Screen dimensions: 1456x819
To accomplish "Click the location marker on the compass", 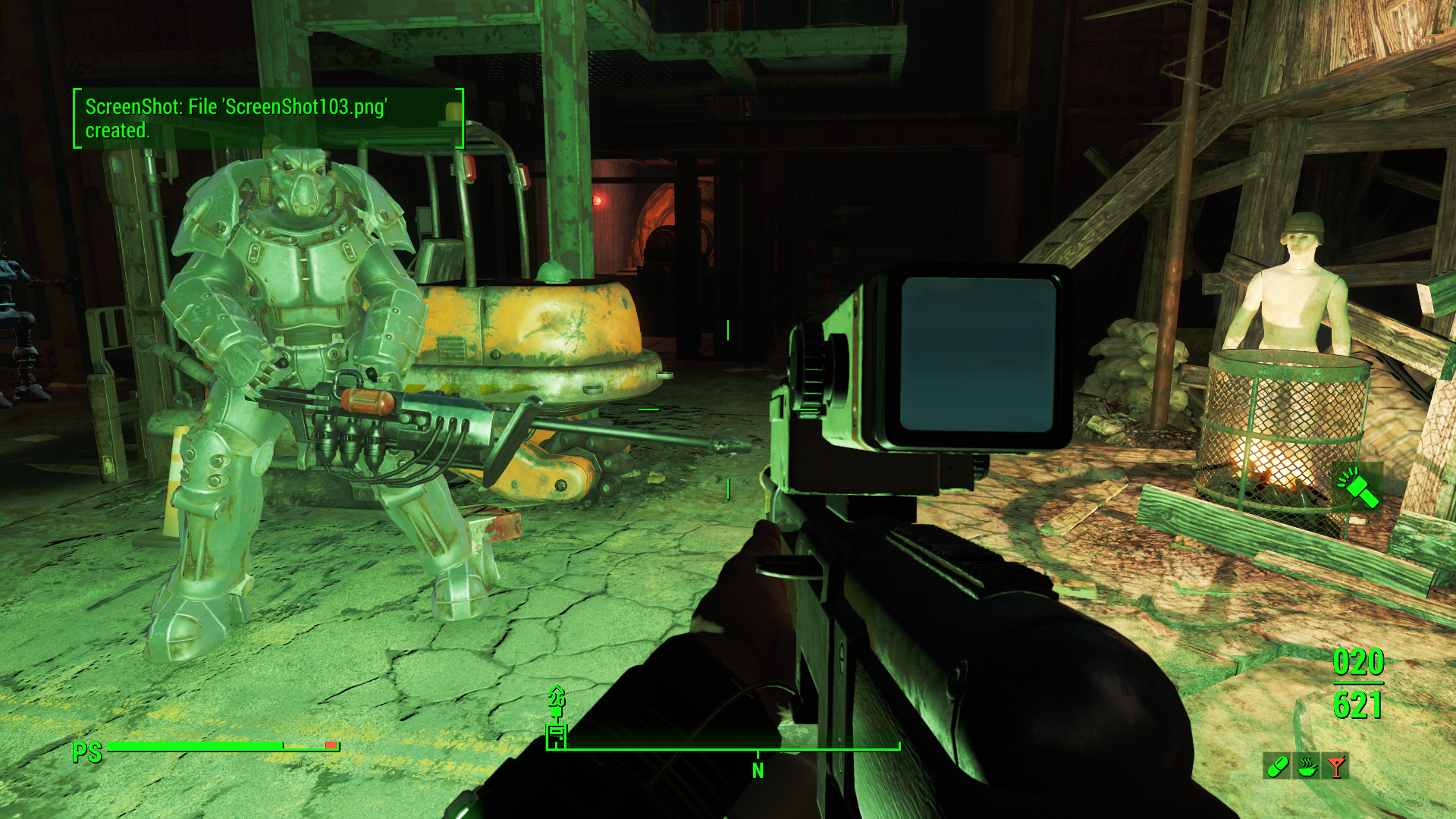I will 557,735.
